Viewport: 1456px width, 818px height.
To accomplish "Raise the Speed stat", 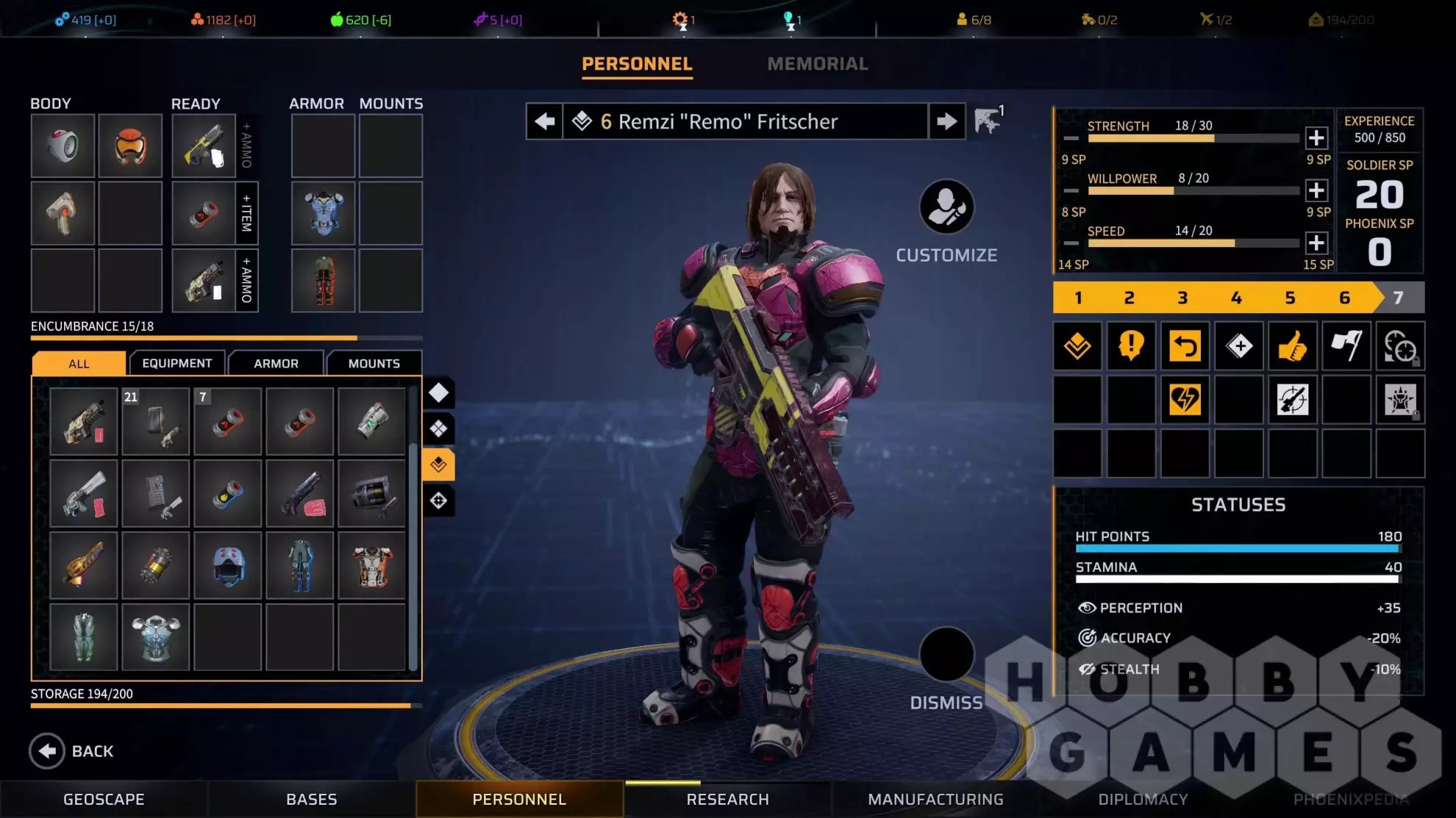I will (x=1316, y=243).
